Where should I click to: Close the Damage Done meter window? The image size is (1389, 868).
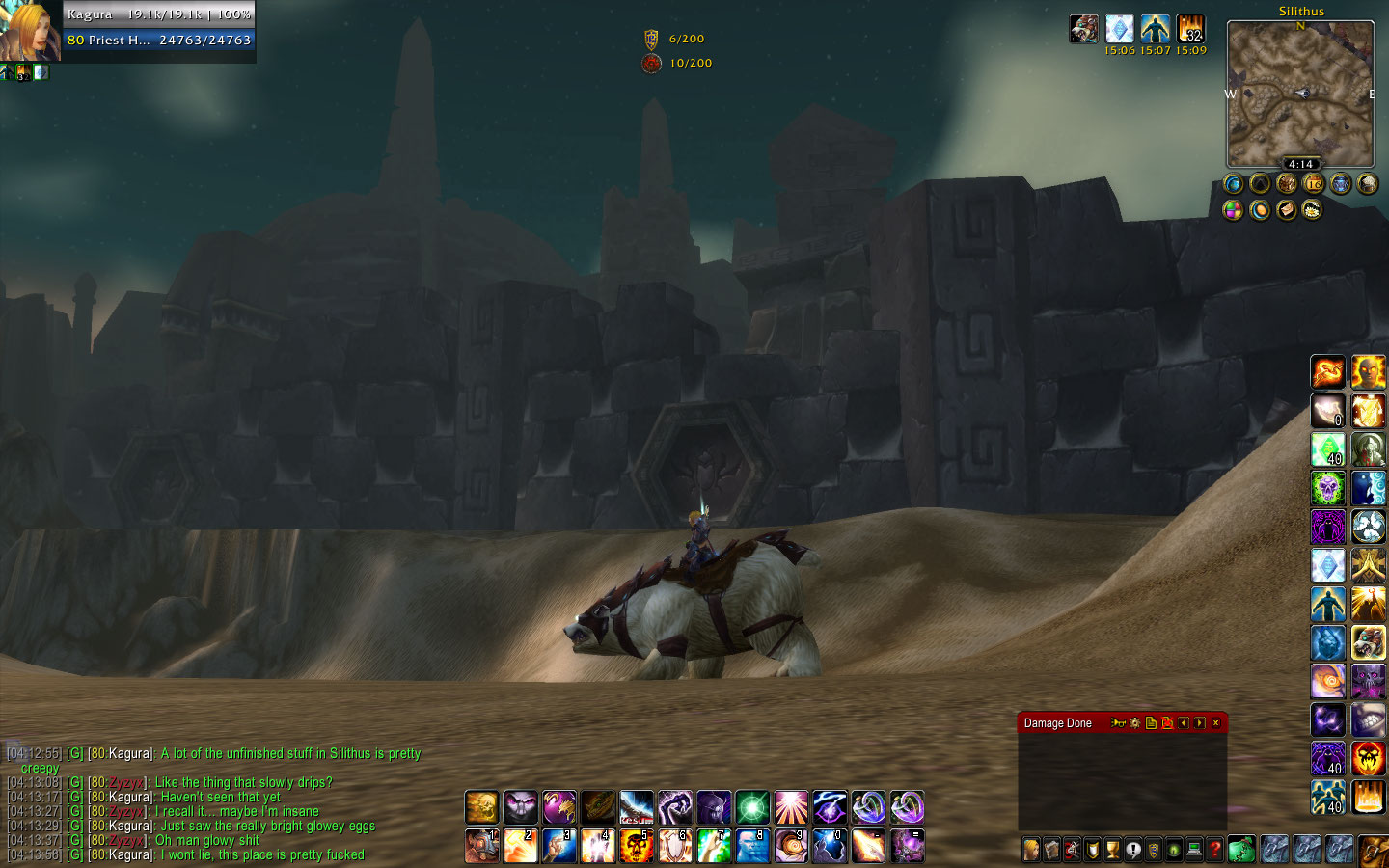tap(1215, 723)
